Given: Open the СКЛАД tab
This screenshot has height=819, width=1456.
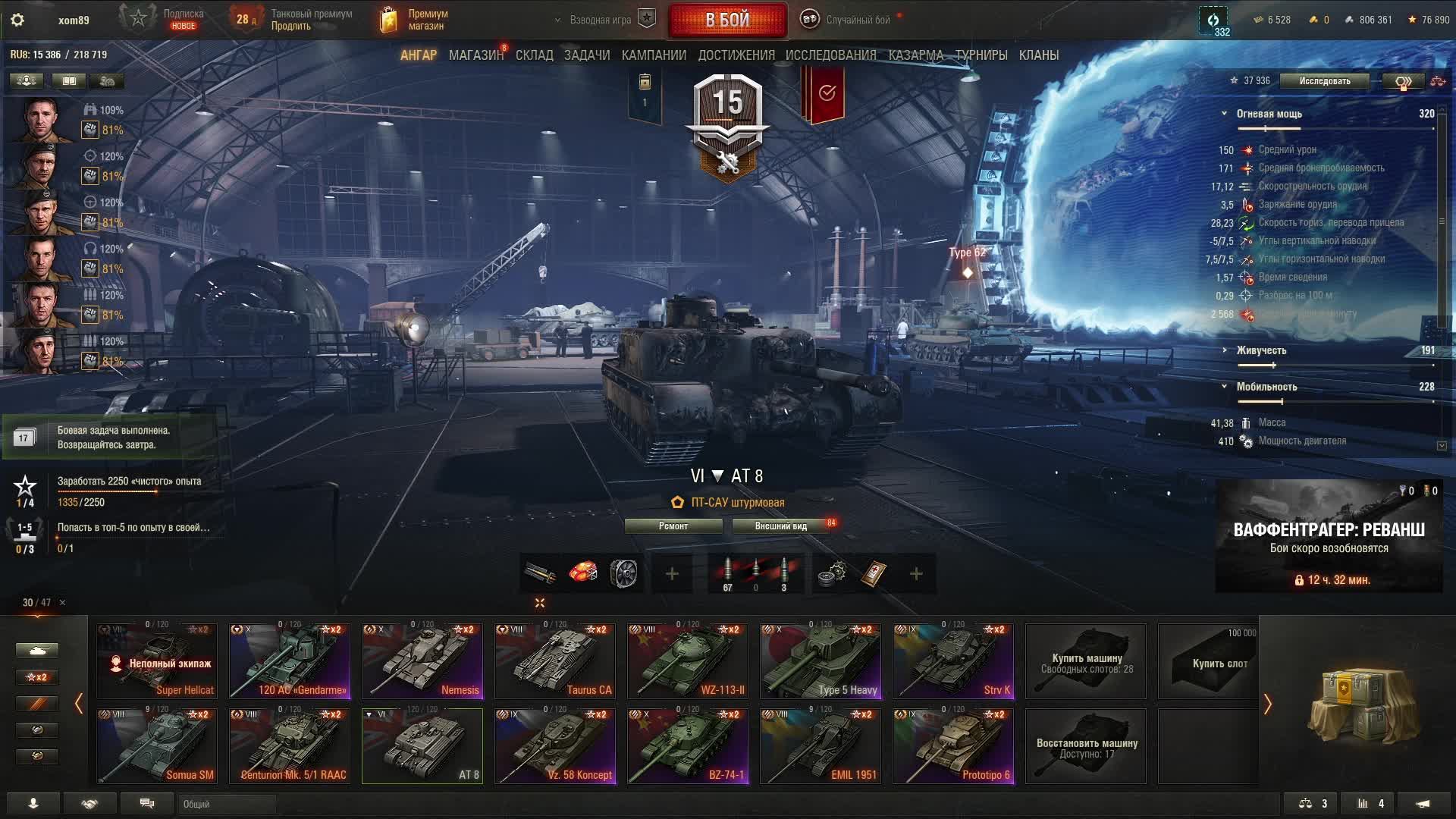Looking at the screenshot, I should pos(534,55).
